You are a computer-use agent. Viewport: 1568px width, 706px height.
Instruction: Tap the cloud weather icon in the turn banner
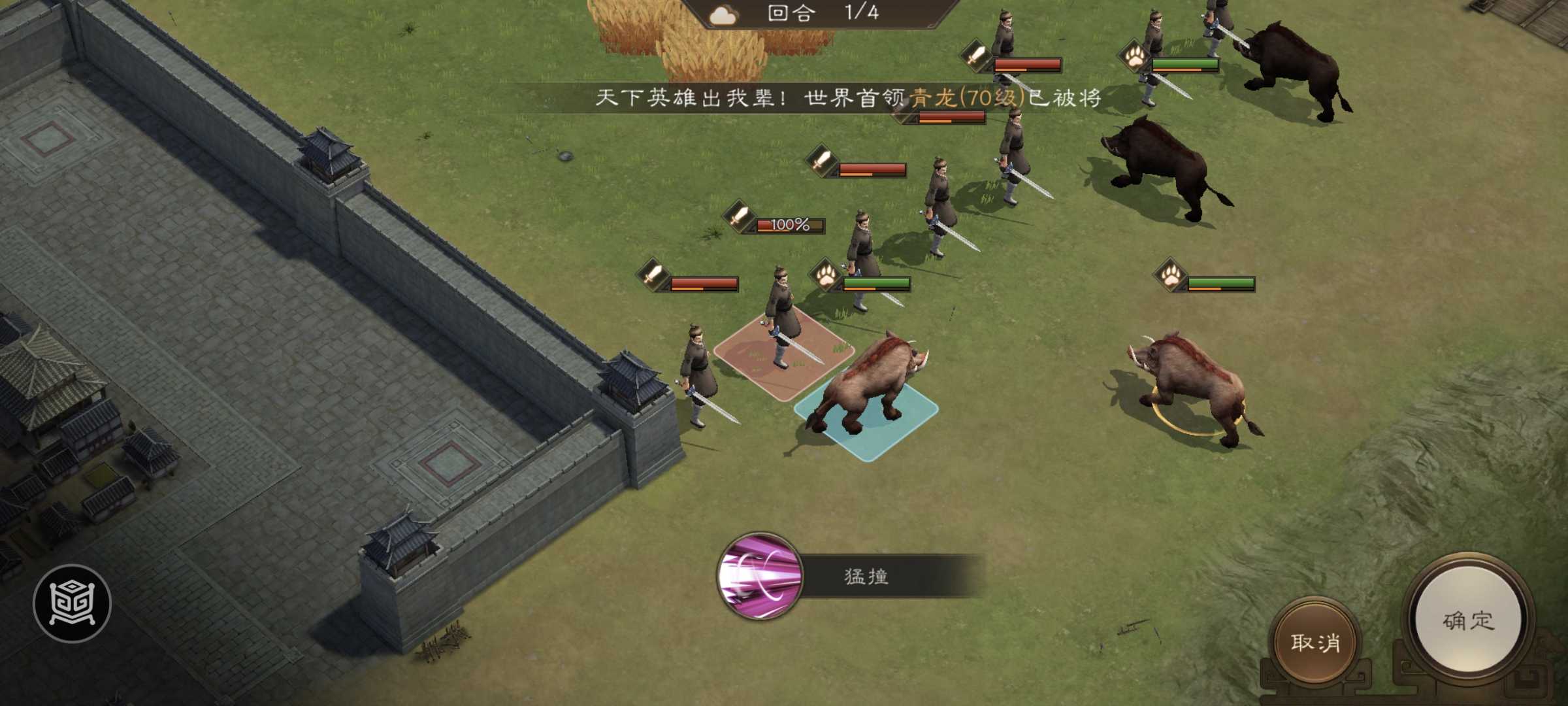click(x=723, y=14)
